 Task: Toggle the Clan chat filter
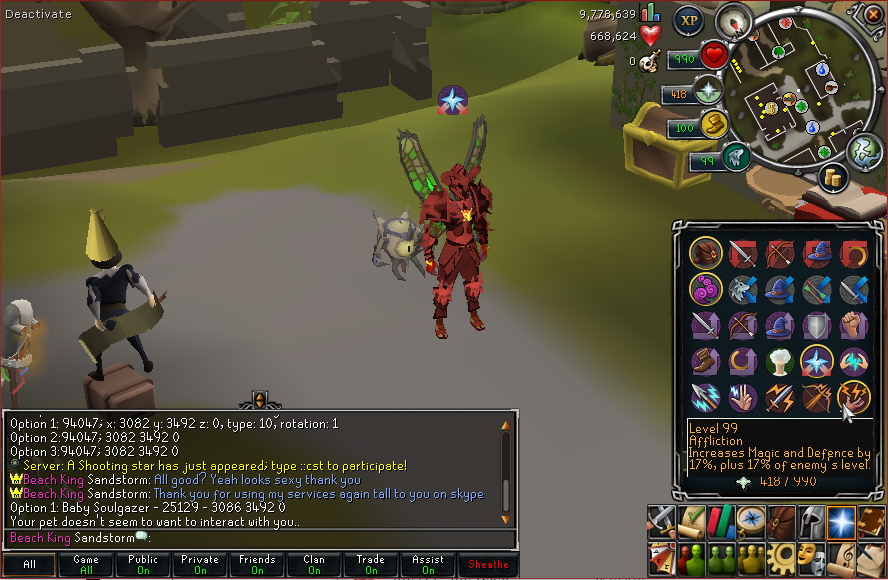click(x=314, y=564)
